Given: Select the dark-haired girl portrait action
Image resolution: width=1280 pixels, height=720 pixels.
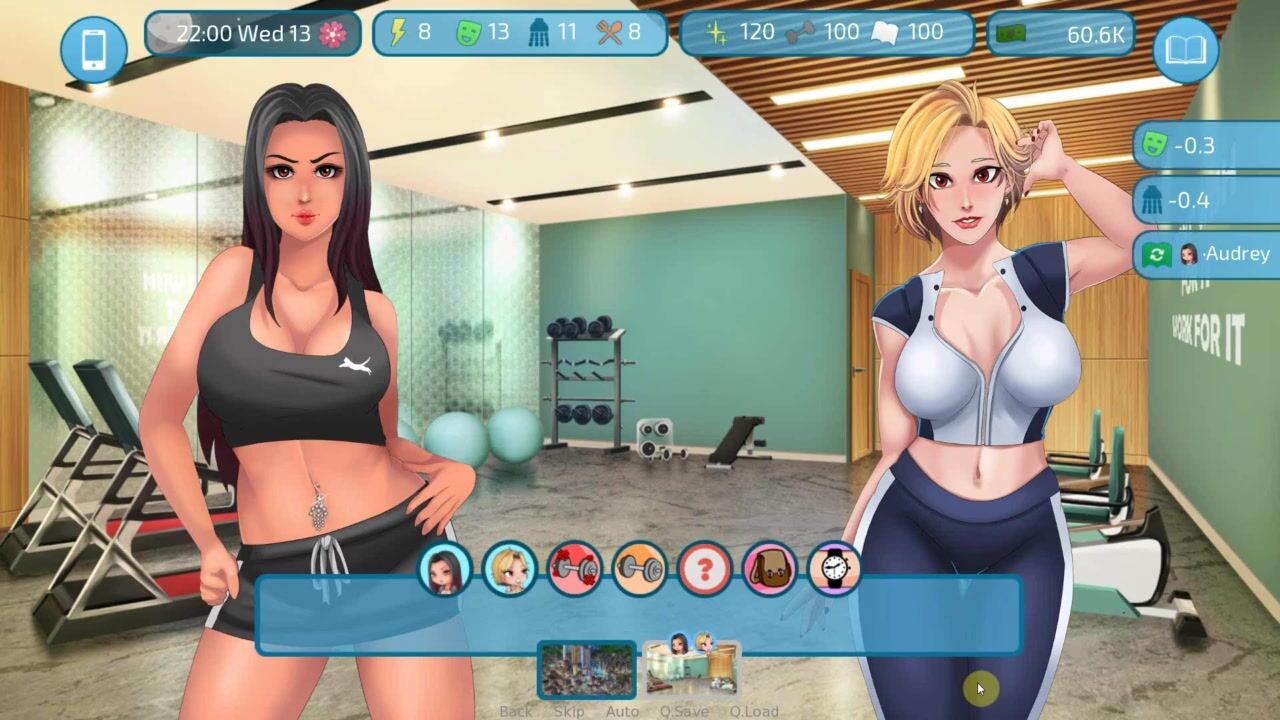Looking at the screenshot, I should pyautogui.click(x=444, y=569).
